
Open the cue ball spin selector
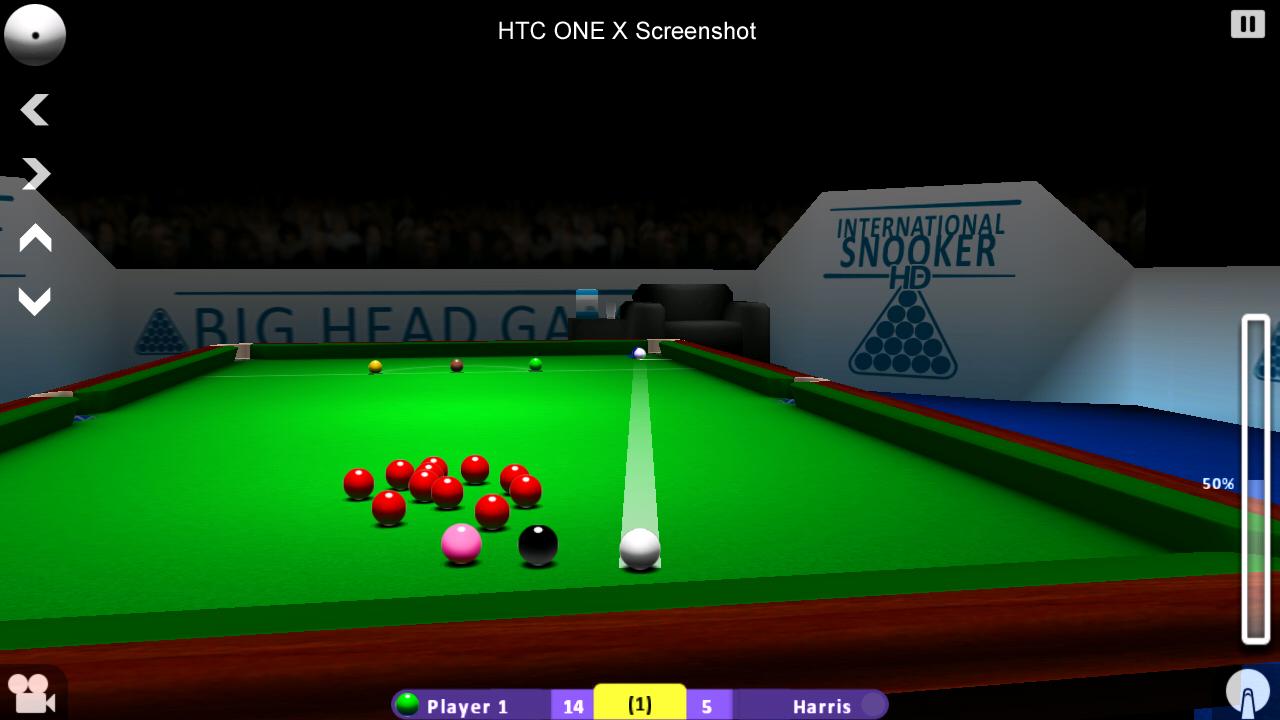[x=35, y=34]
